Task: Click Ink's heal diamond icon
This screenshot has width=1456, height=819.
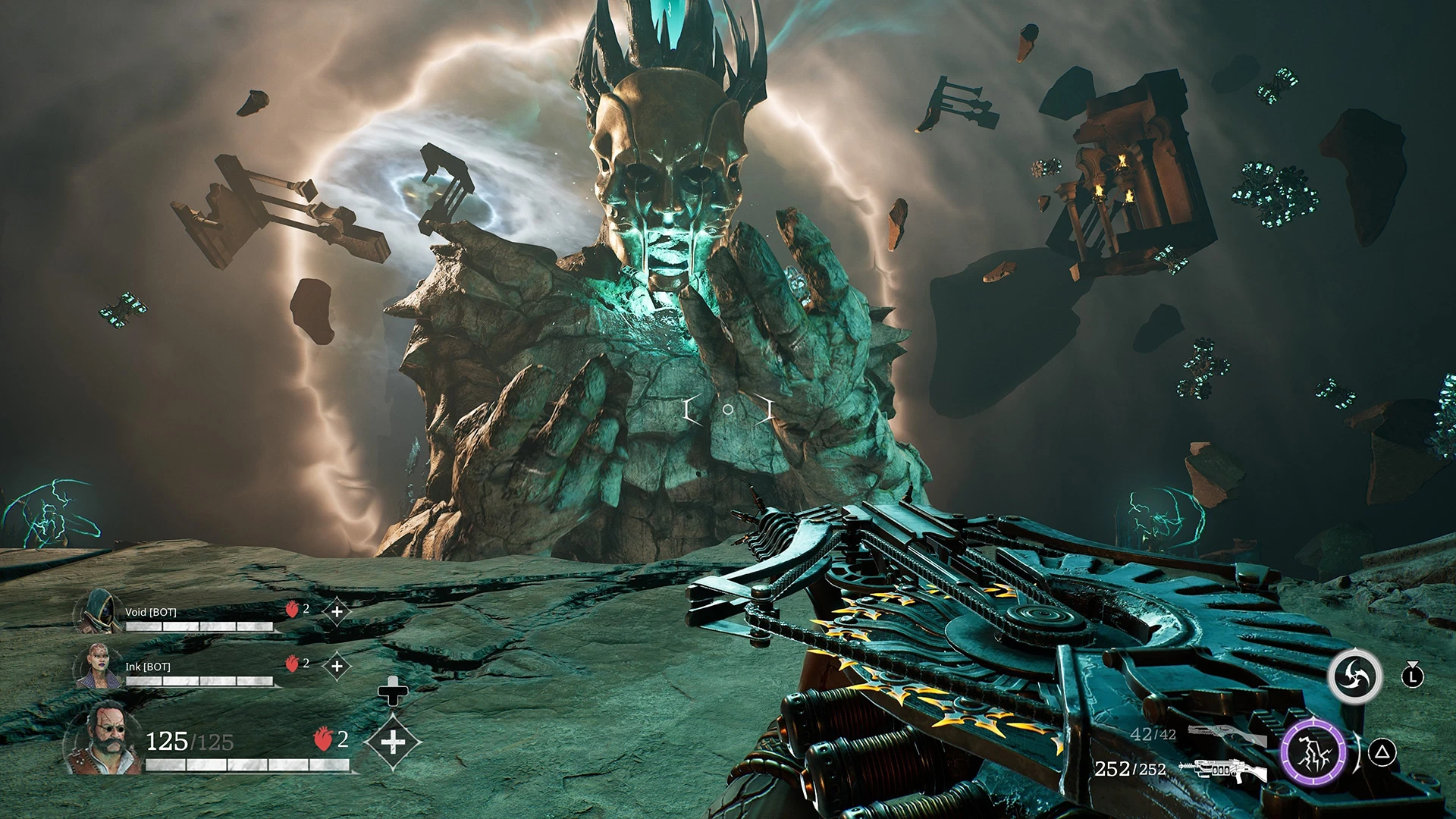Action: [337, 667]
